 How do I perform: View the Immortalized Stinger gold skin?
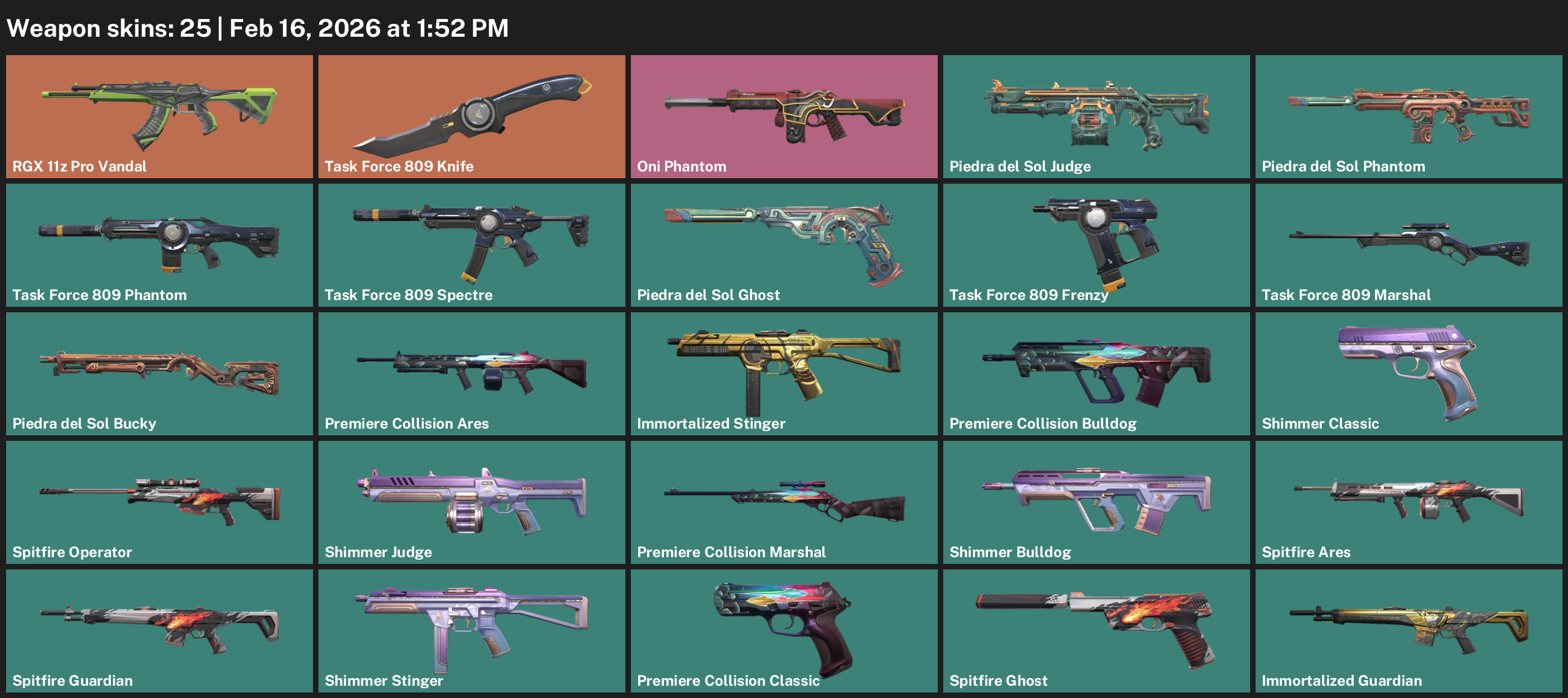(784, 373)
